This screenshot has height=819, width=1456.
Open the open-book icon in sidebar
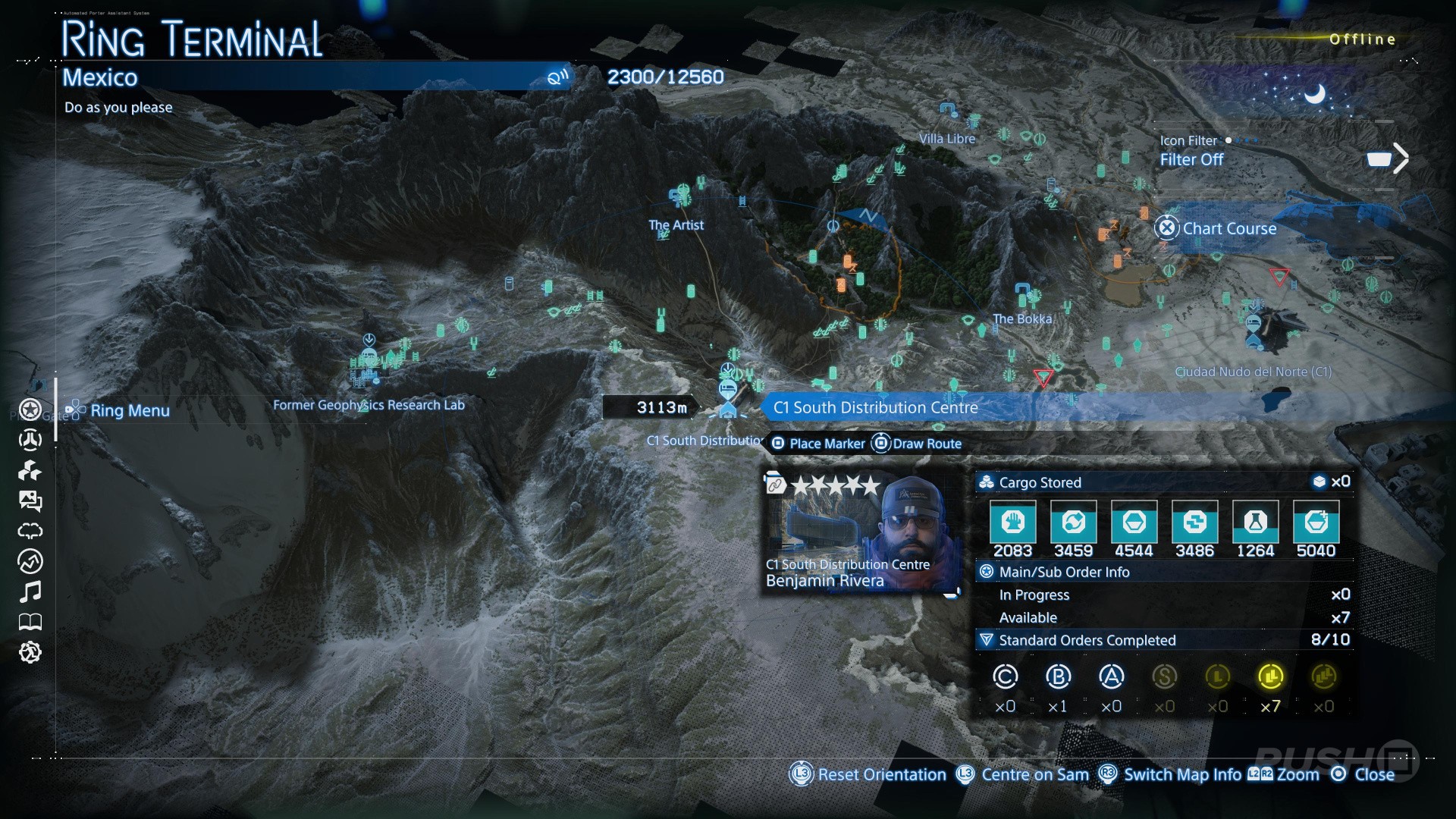[x=30, y=623]
